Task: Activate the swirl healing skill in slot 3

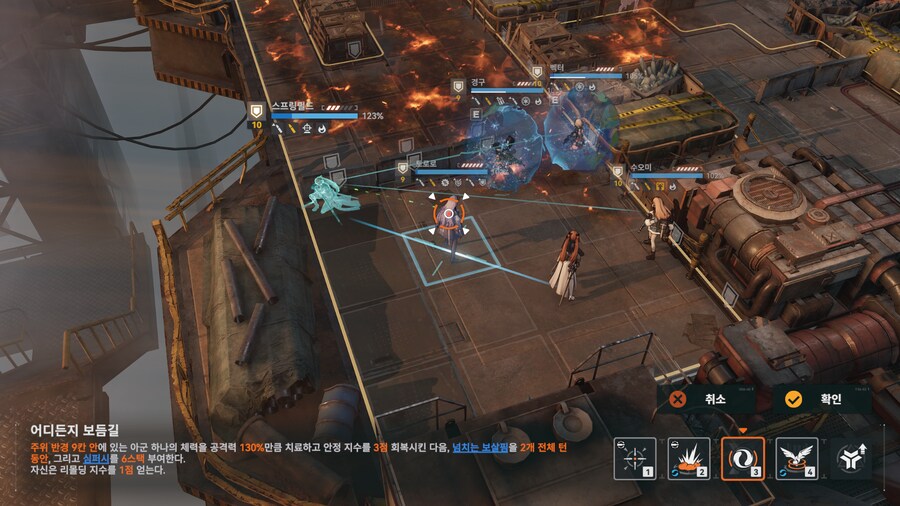Action: [743, 458]
